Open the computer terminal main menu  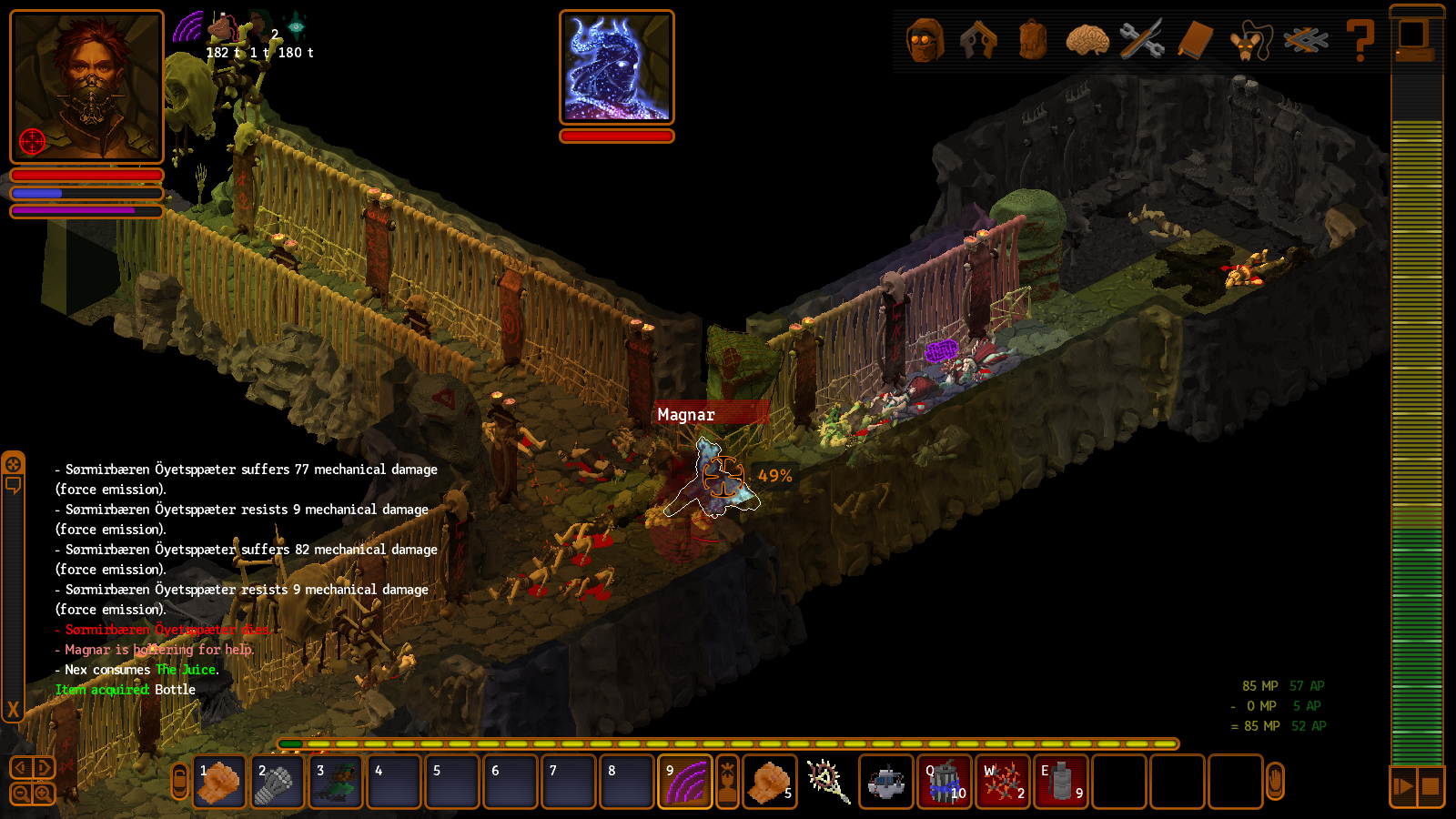click(1416, 38)
